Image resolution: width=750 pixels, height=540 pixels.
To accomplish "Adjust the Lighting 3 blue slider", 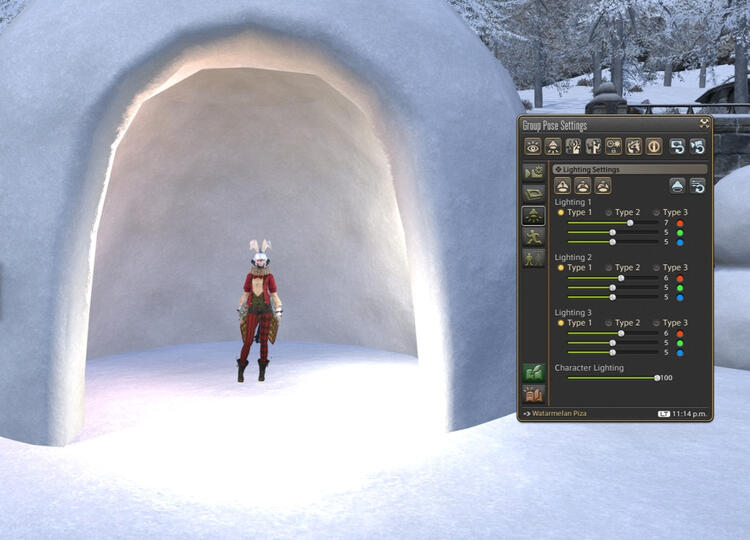I will pos(612,352).
